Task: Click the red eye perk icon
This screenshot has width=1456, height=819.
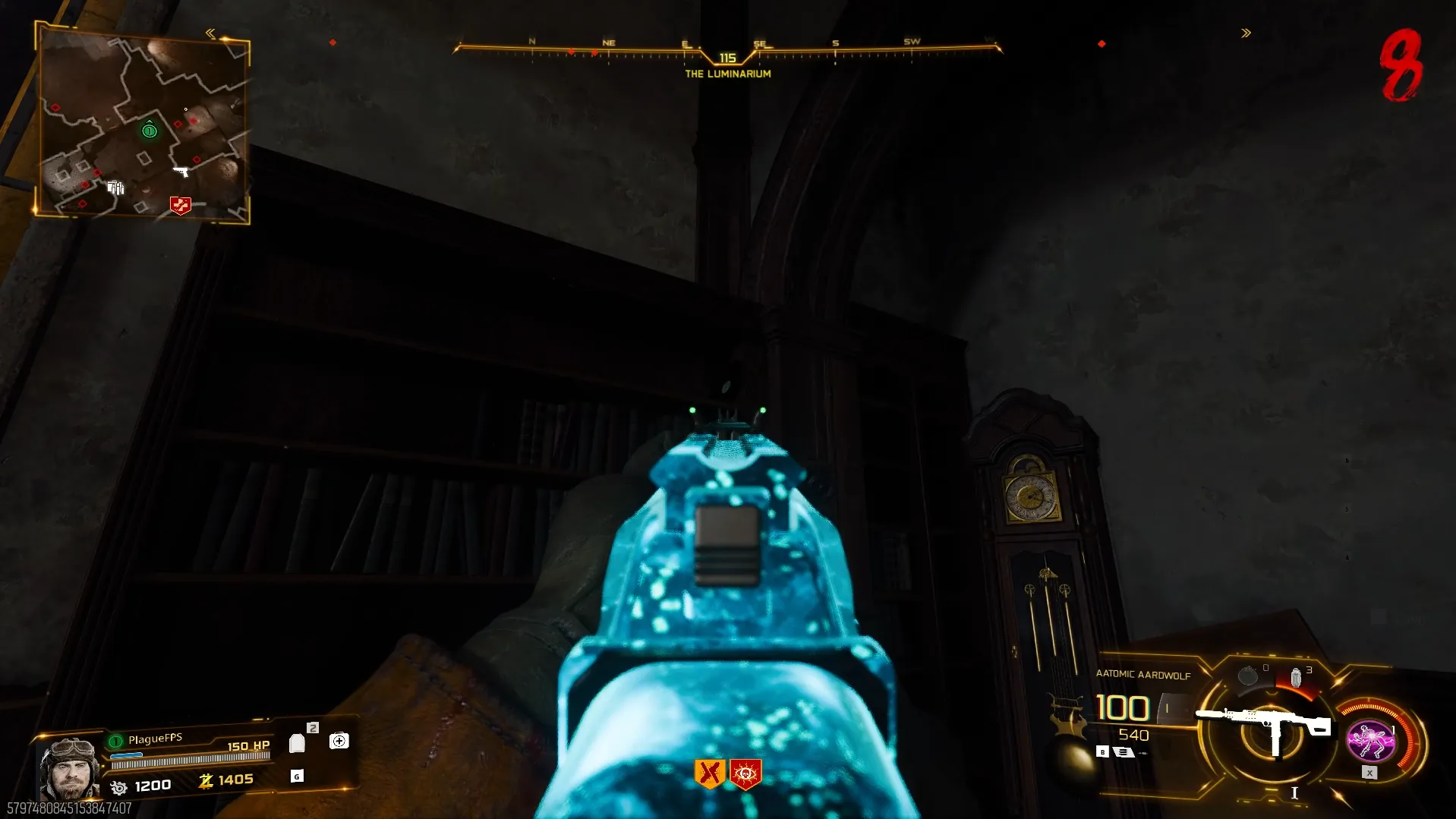Action: pos(745,773)
